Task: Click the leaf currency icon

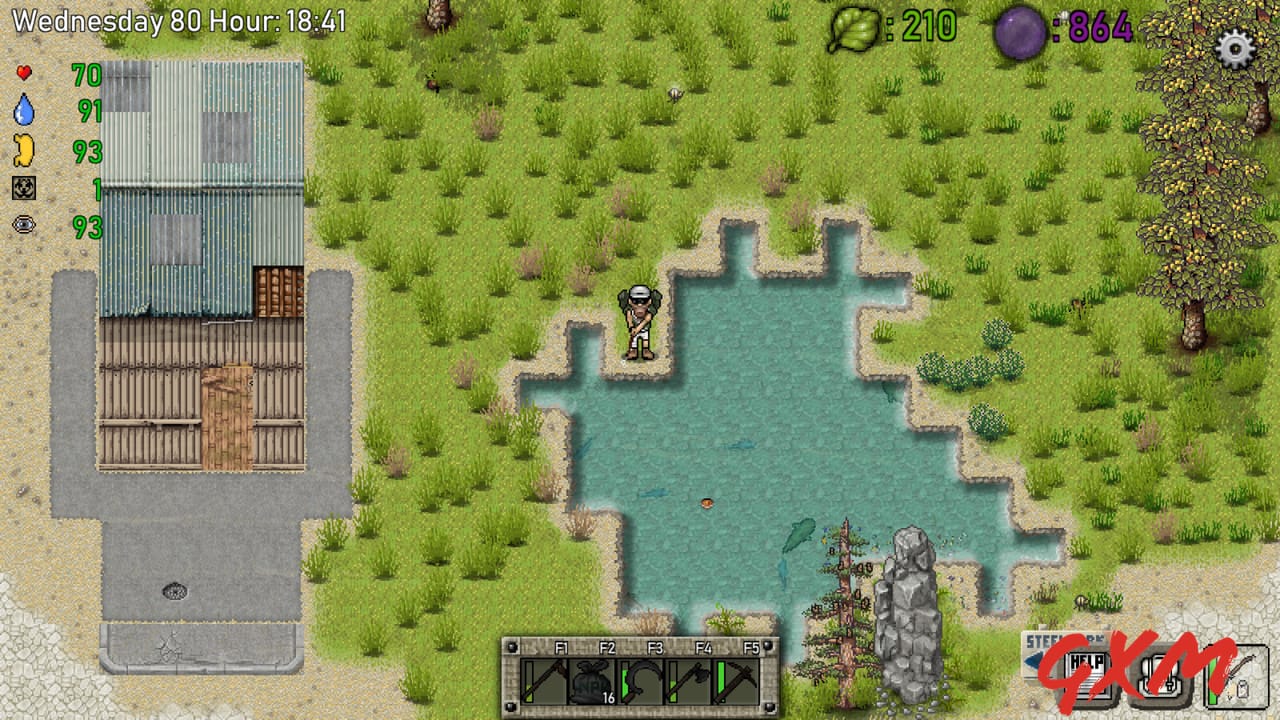Action: (855, 26)
